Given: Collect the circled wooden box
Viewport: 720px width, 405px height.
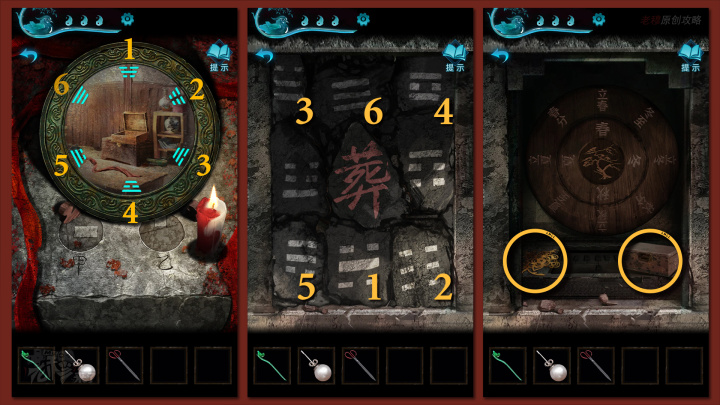Looking at the screenshot, I should (650, 258).
